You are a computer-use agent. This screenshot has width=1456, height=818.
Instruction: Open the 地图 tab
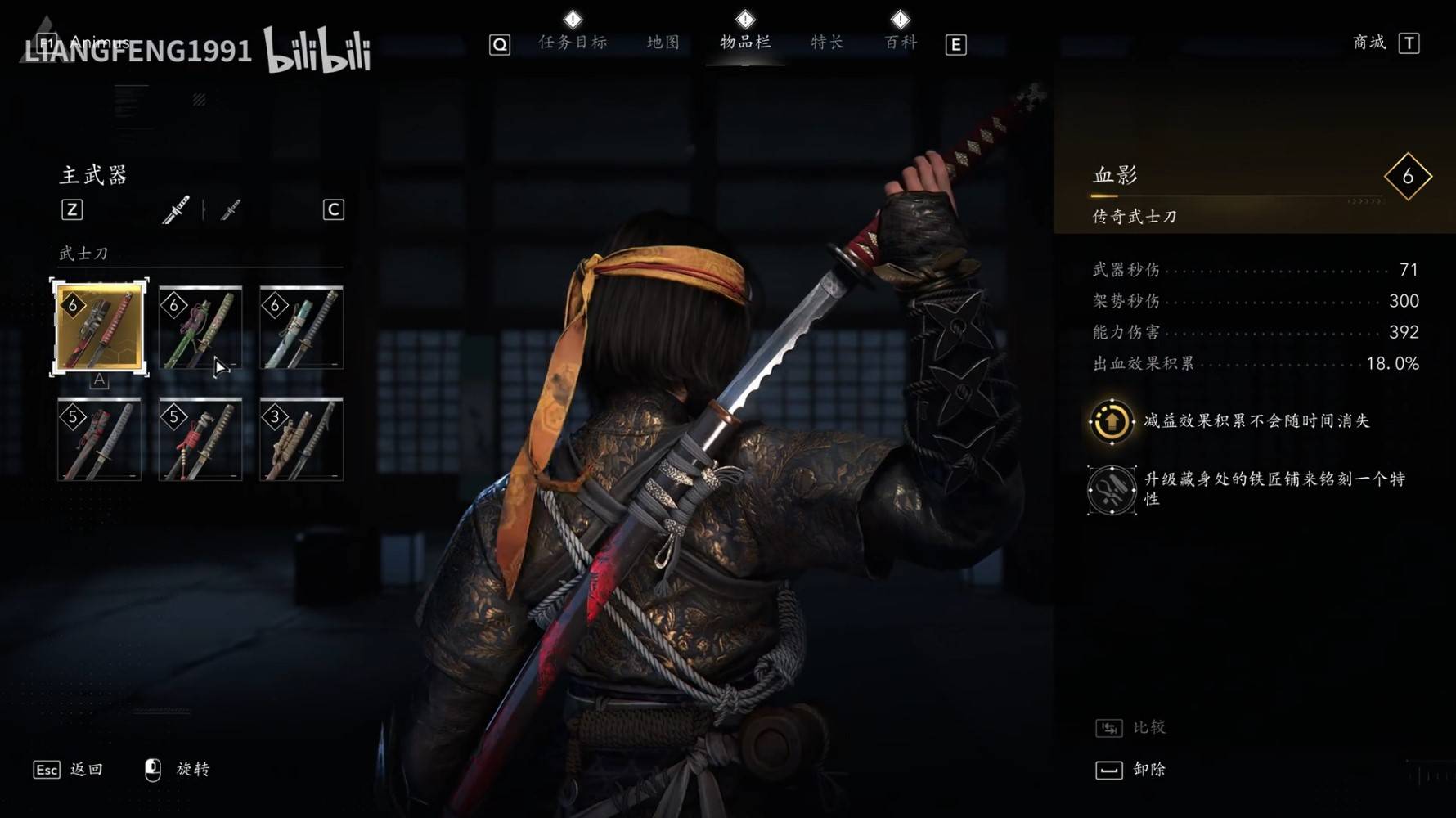point(663,43)
